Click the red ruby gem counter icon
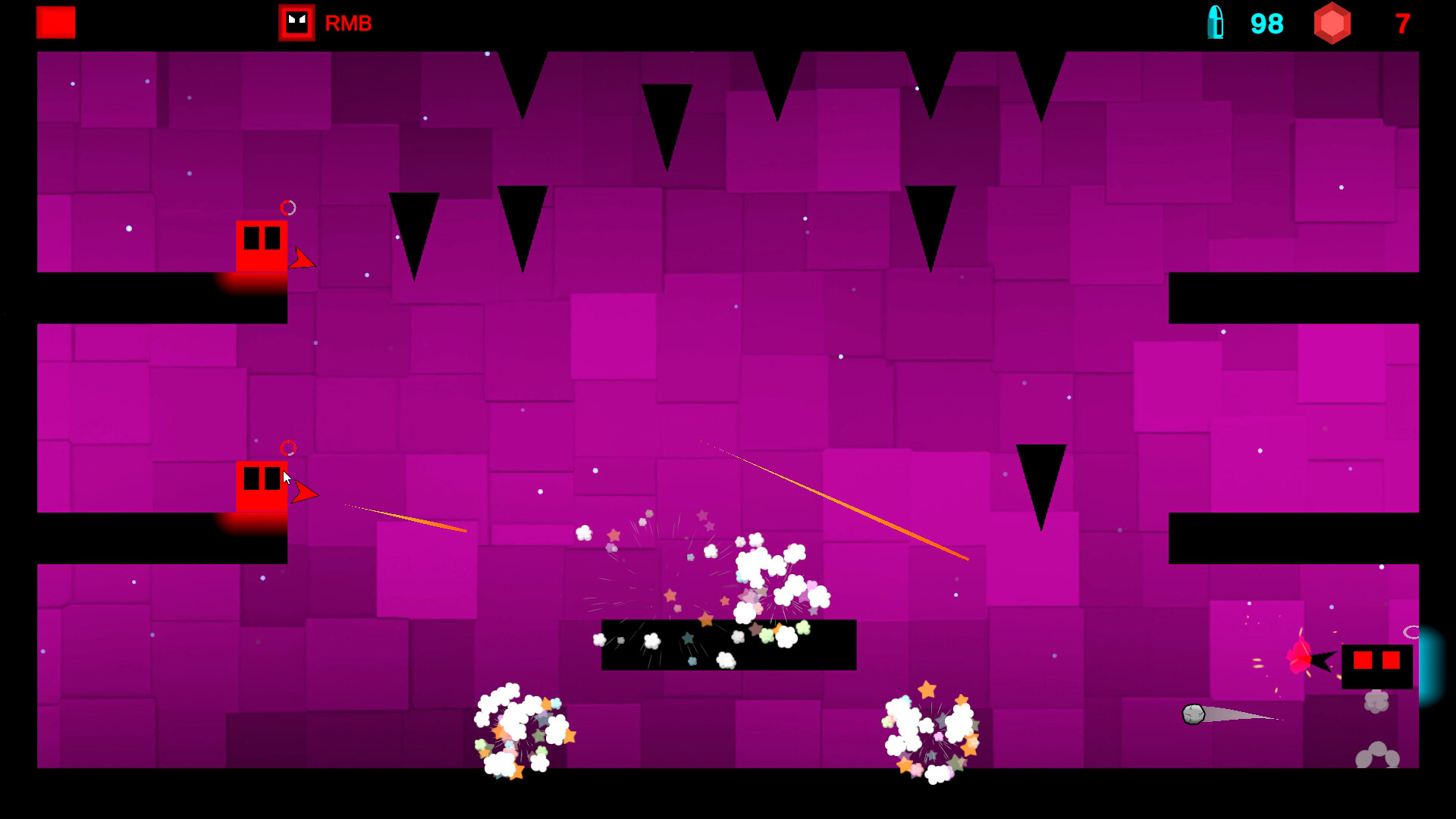The width and height of the screenshot is (1456, 819). 1333,24
